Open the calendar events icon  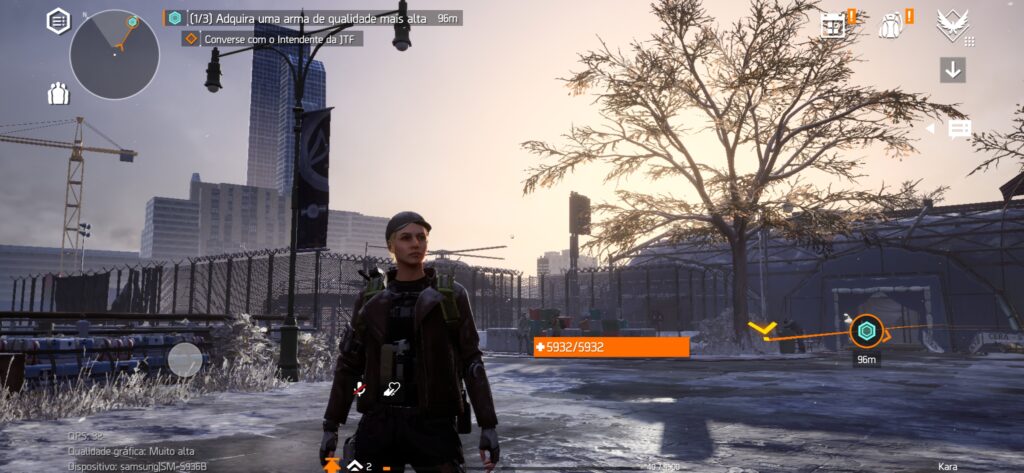(833, 25)
